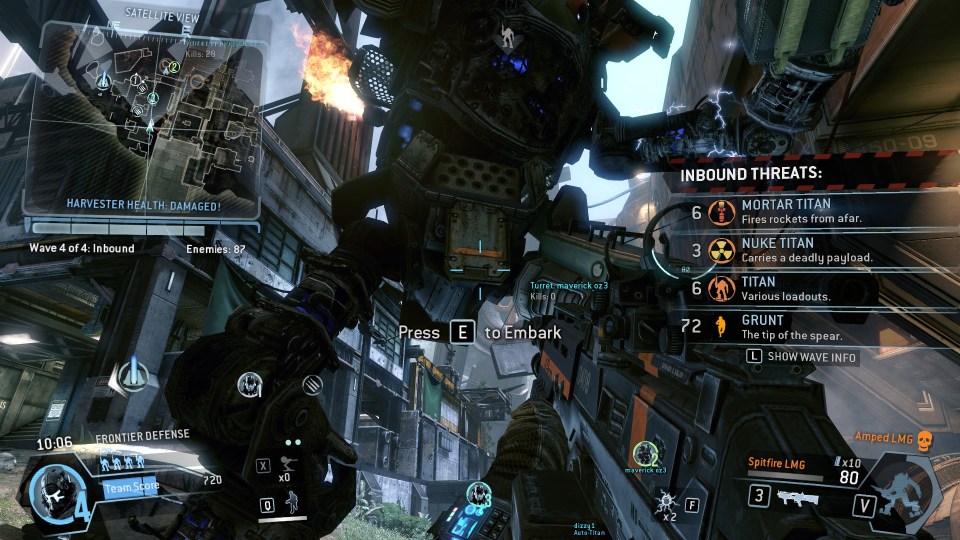Click the Amped LMG skull icon

coord(924,438)
